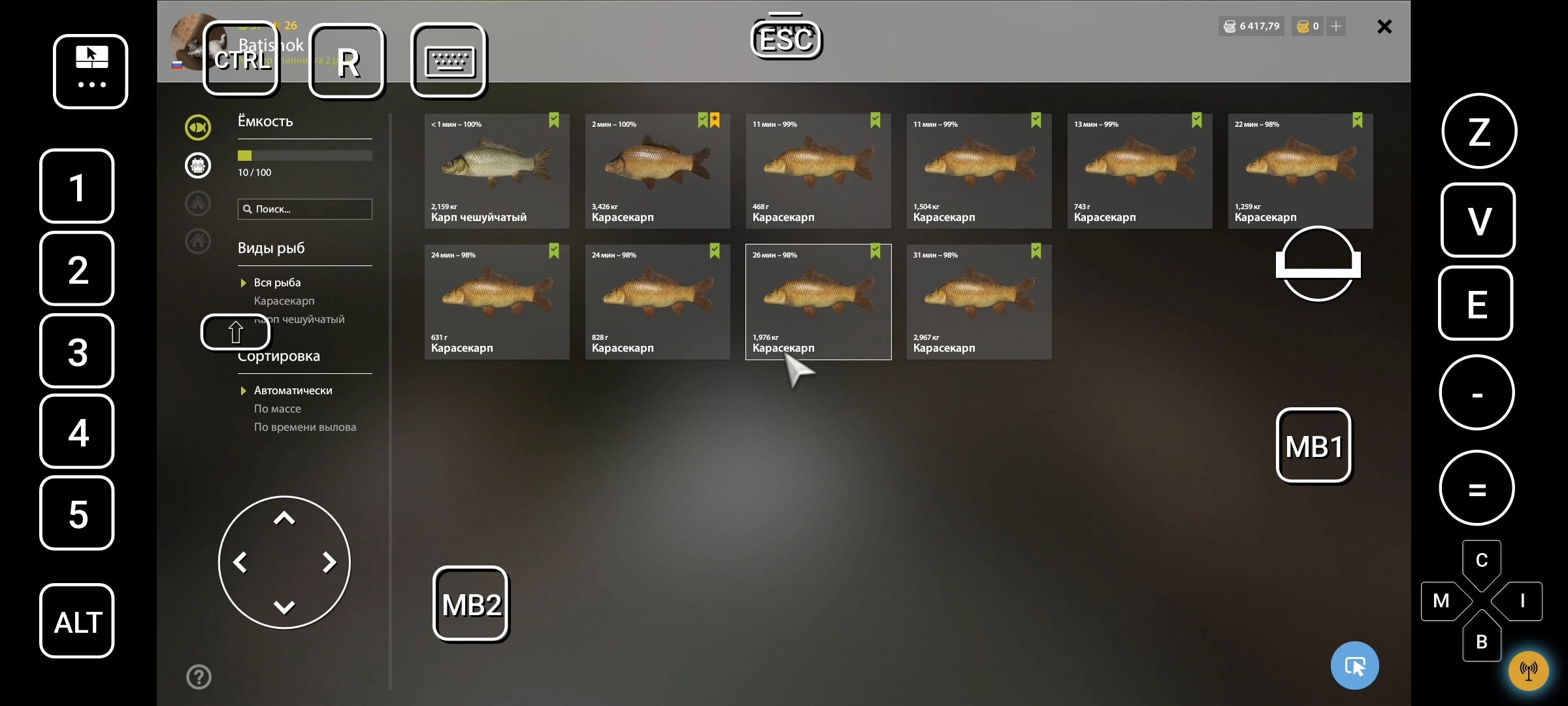Add gold coins with the plus button
This screenshot has width=1568, height=706.
point(1336,26)
